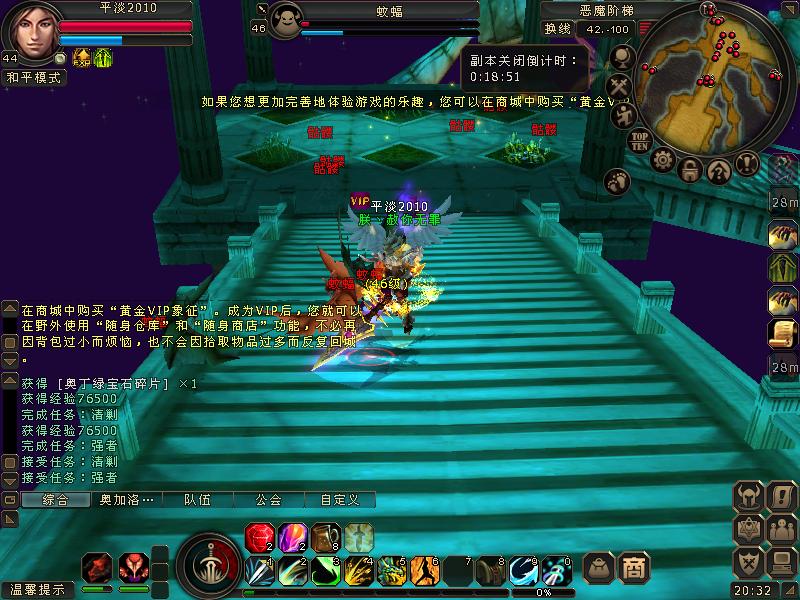Toggle the 和平模式 PK mode label
The width and height of the screenshot is (800, 600).
coord(33,76)
